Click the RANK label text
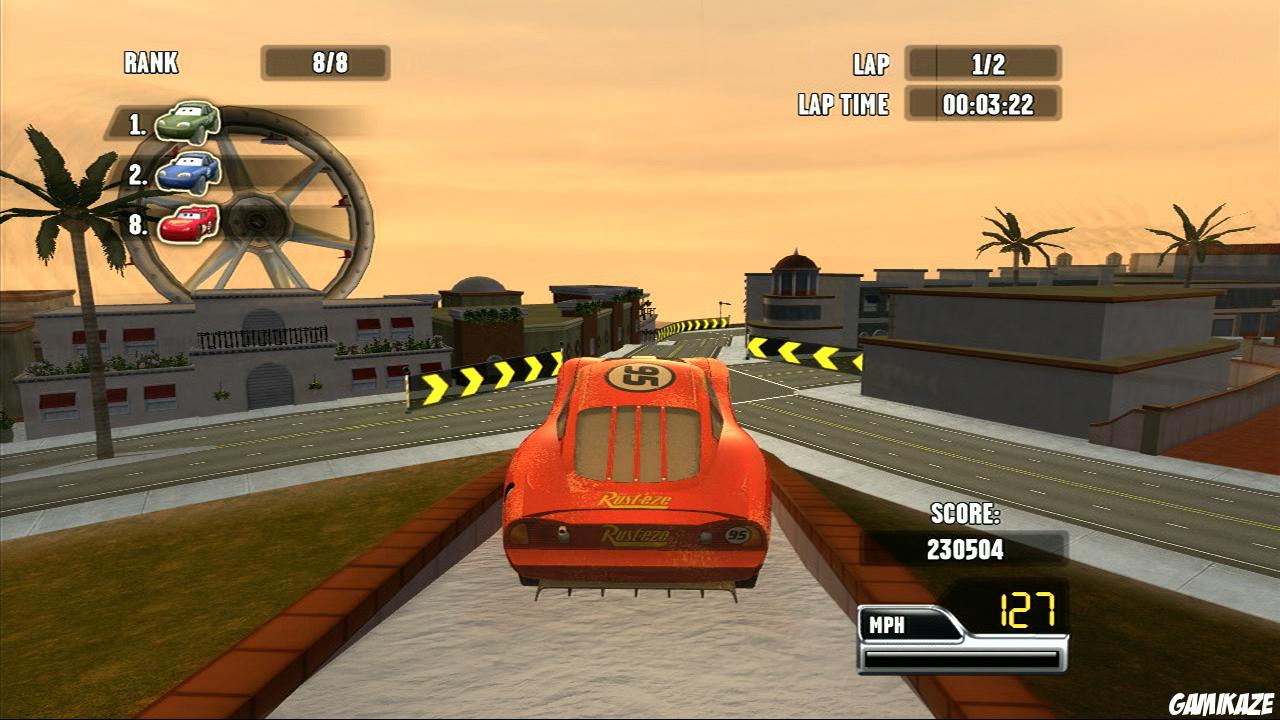1280x720 pixels. pyautogui.click(x=150, y=62)
